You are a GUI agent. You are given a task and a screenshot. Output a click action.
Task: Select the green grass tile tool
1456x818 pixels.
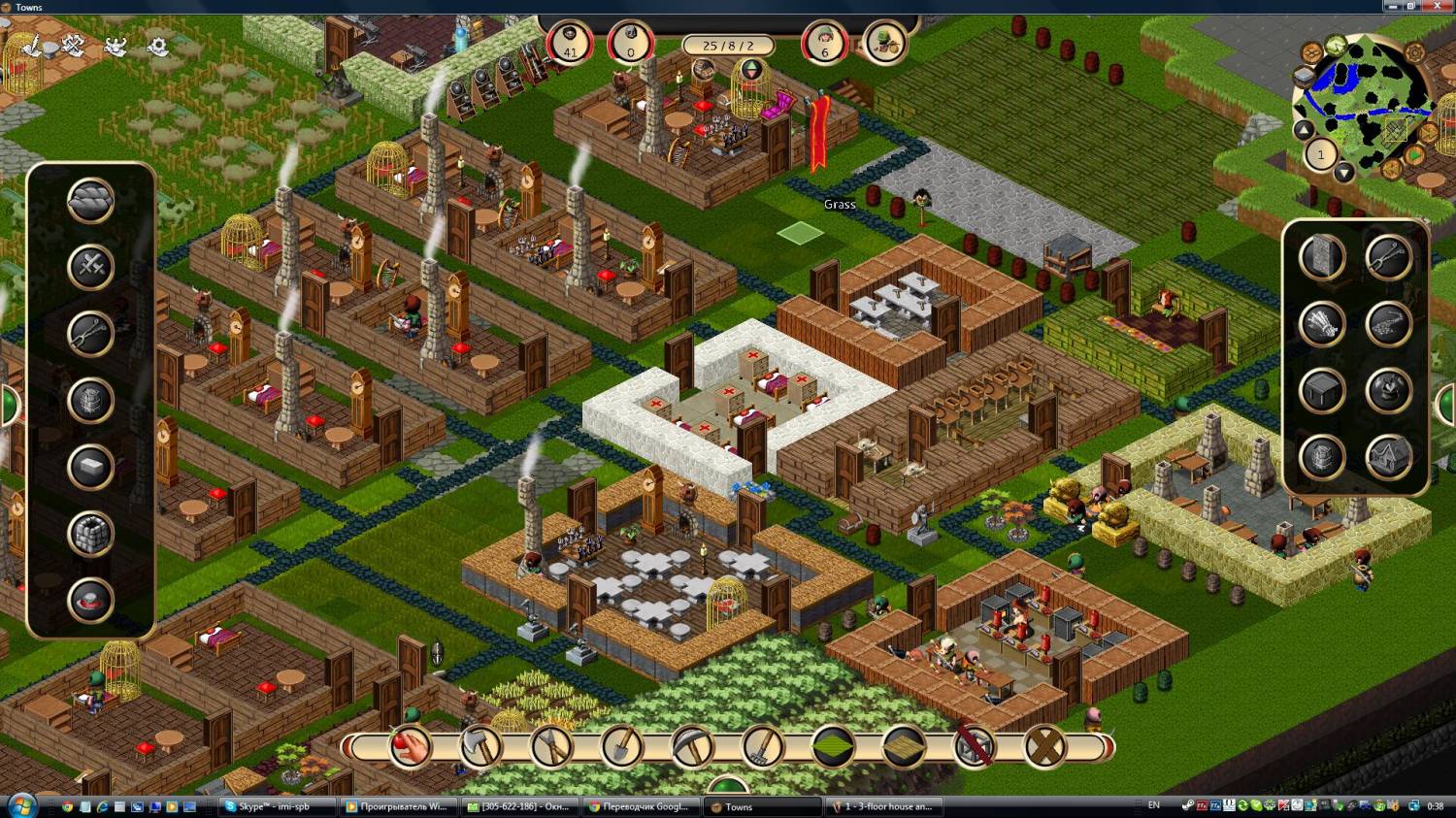[834, 747]
